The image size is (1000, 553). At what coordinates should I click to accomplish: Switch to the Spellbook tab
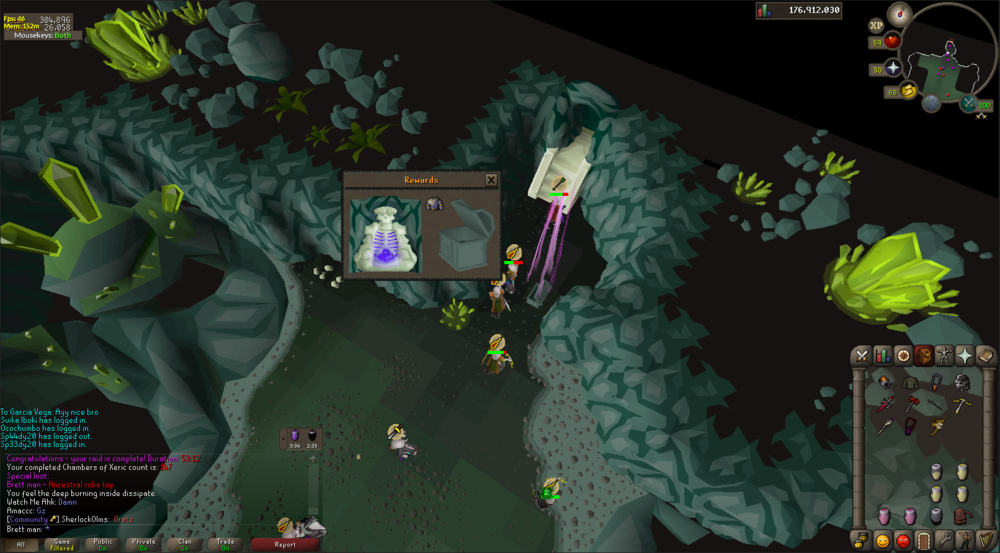click(985, 355)
